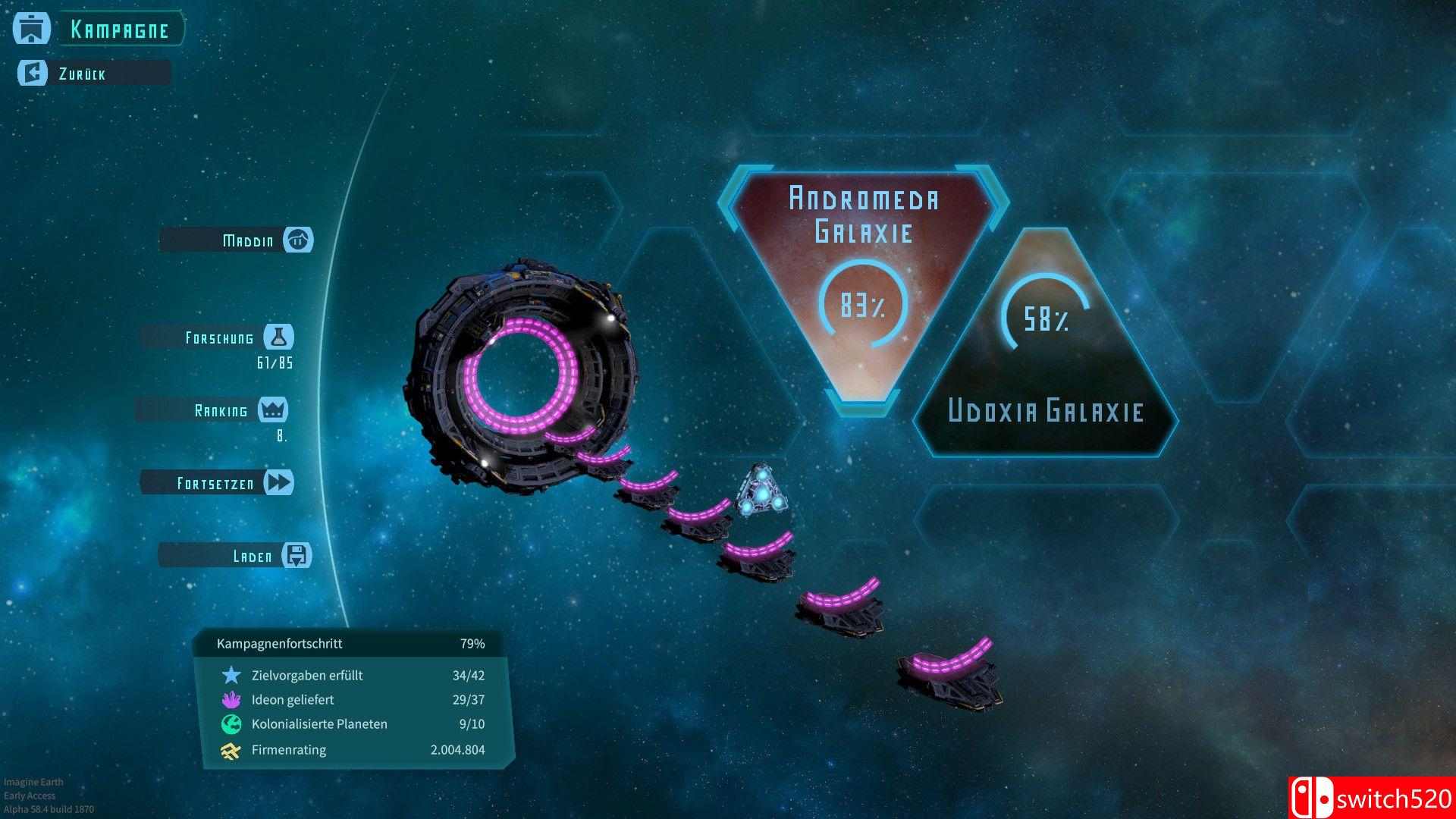
Task: Click the crown icon next to Ranking
Action: pos(275,409)
